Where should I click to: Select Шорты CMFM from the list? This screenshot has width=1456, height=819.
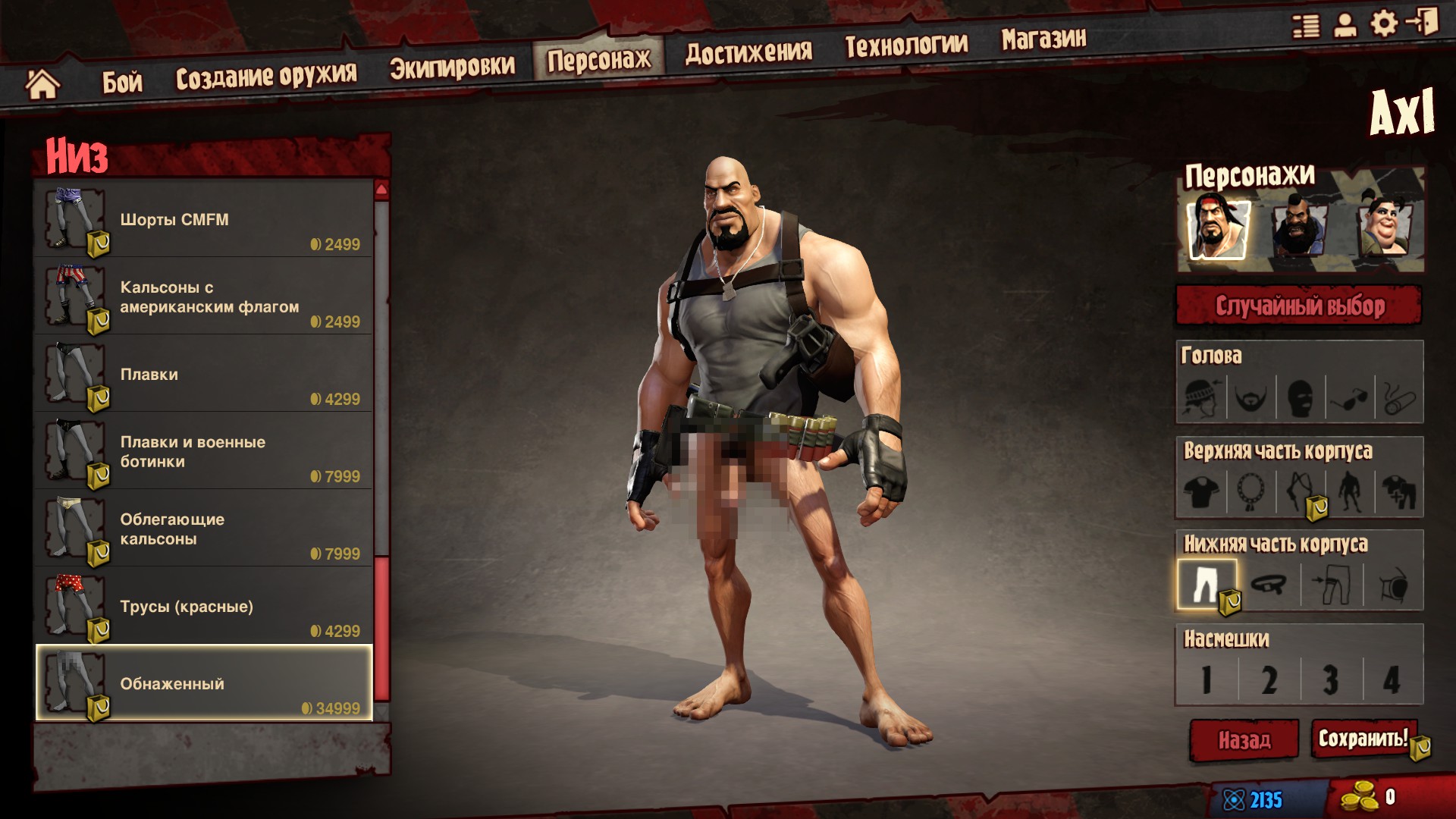(203, 220)
